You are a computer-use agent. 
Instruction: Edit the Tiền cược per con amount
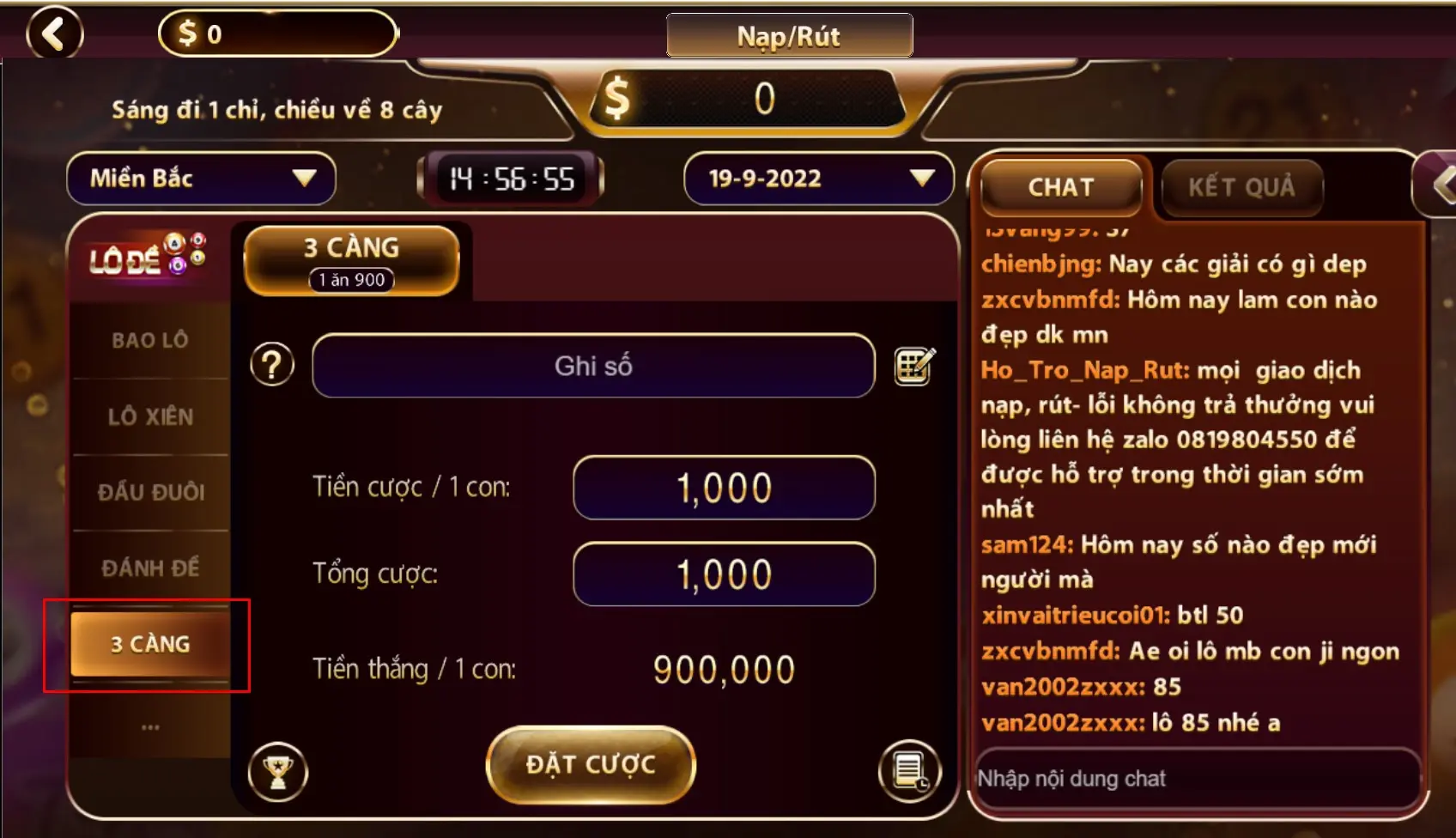click(724, 488)
